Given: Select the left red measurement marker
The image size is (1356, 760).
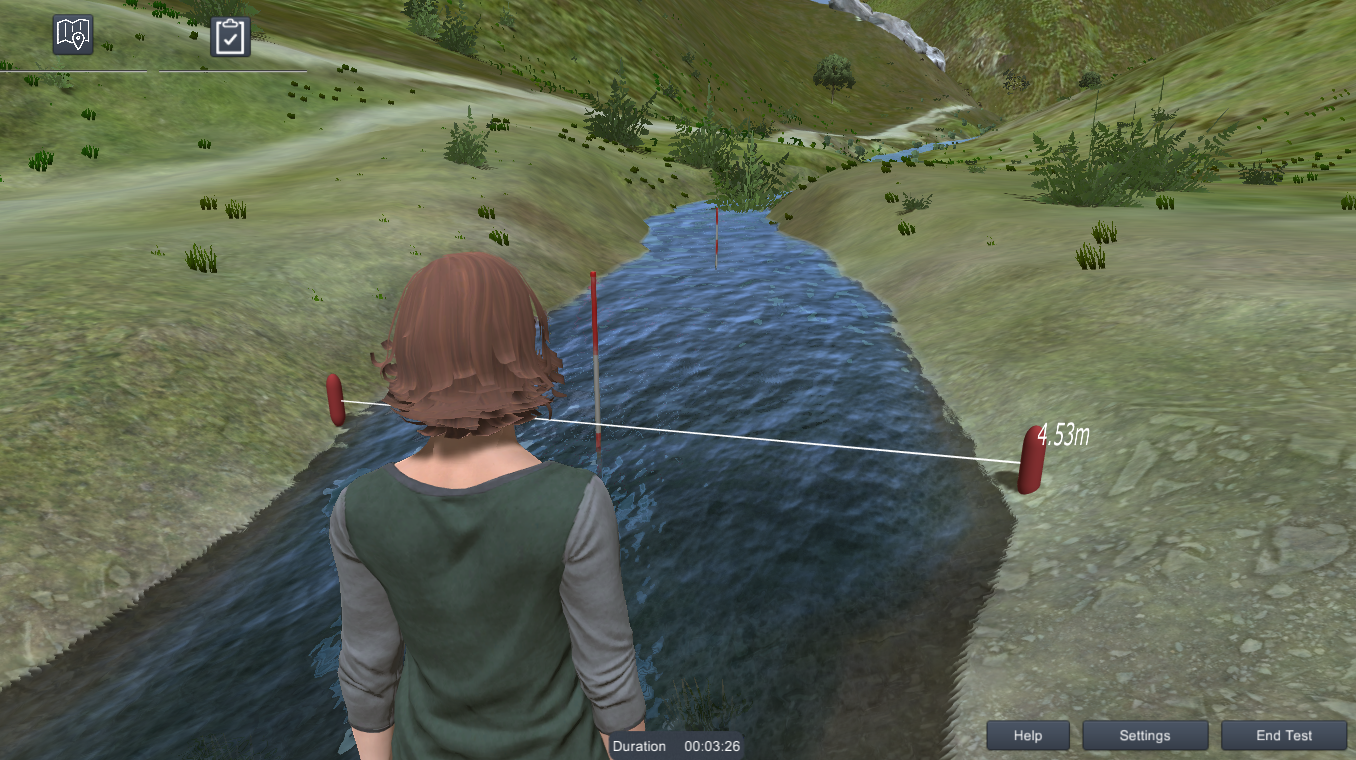Looking at the screenshot, I should click(x=334, y=400).
